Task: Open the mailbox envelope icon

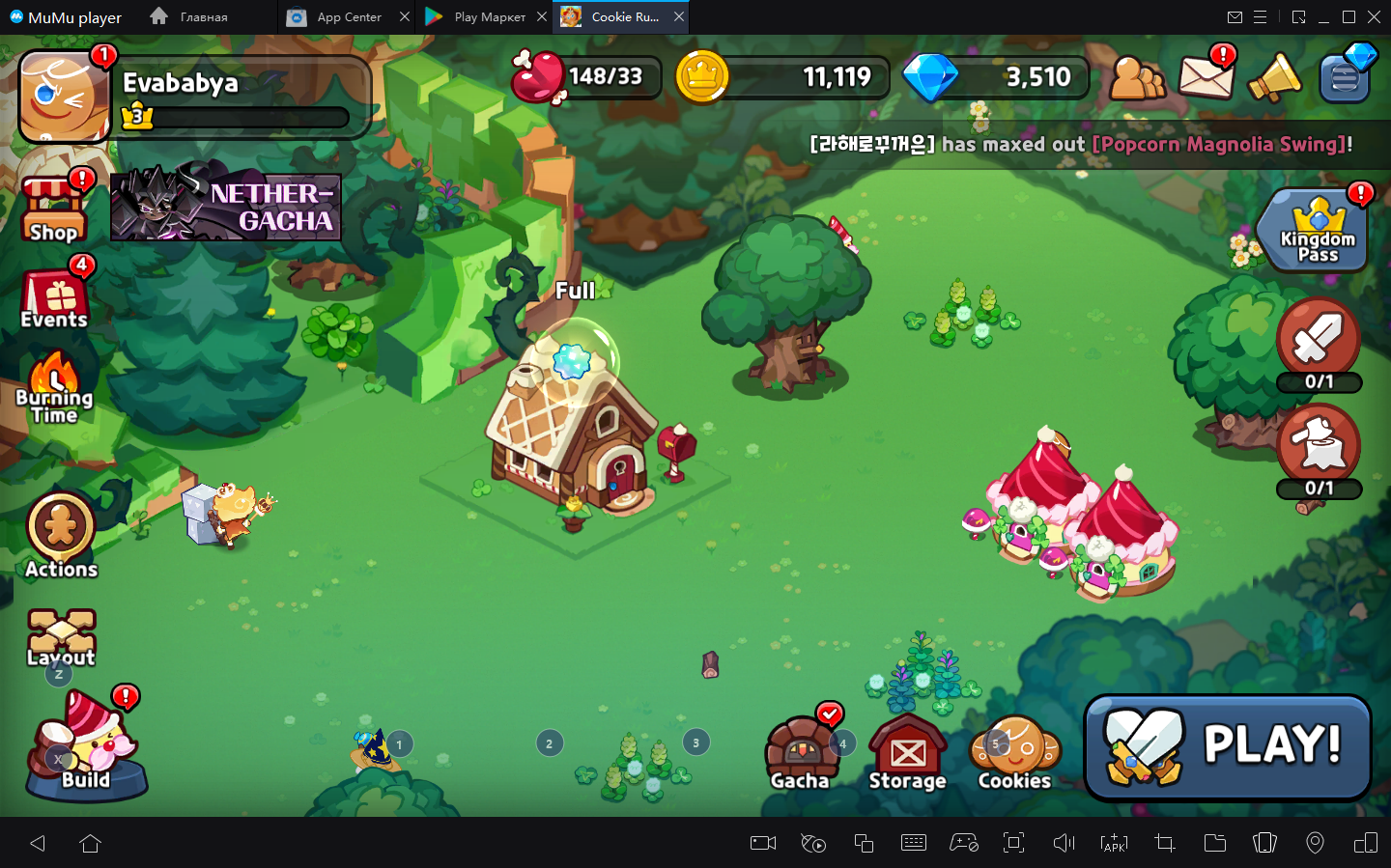Action: click(1206, 75)
